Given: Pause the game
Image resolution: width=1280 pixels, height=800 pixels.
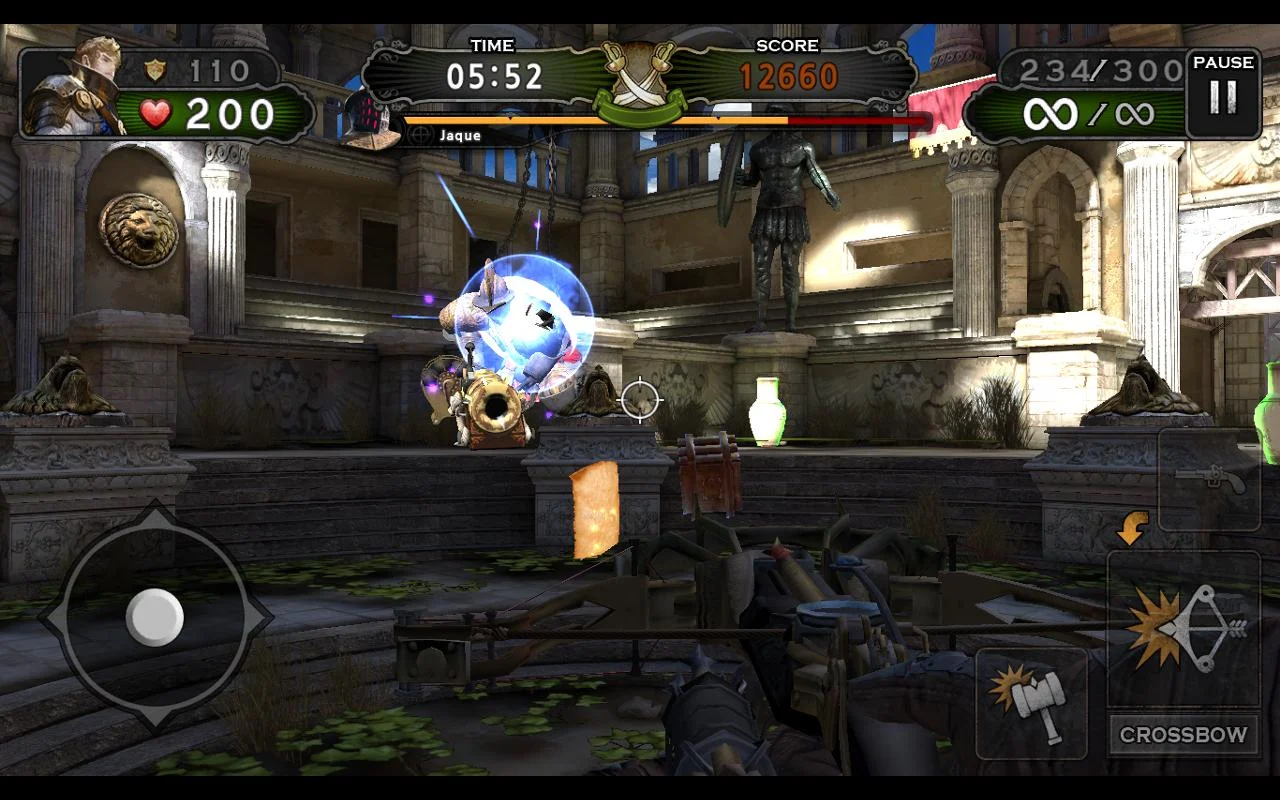Looking at the screenshot, I should pyautogui.click(x=1222, y=93).
